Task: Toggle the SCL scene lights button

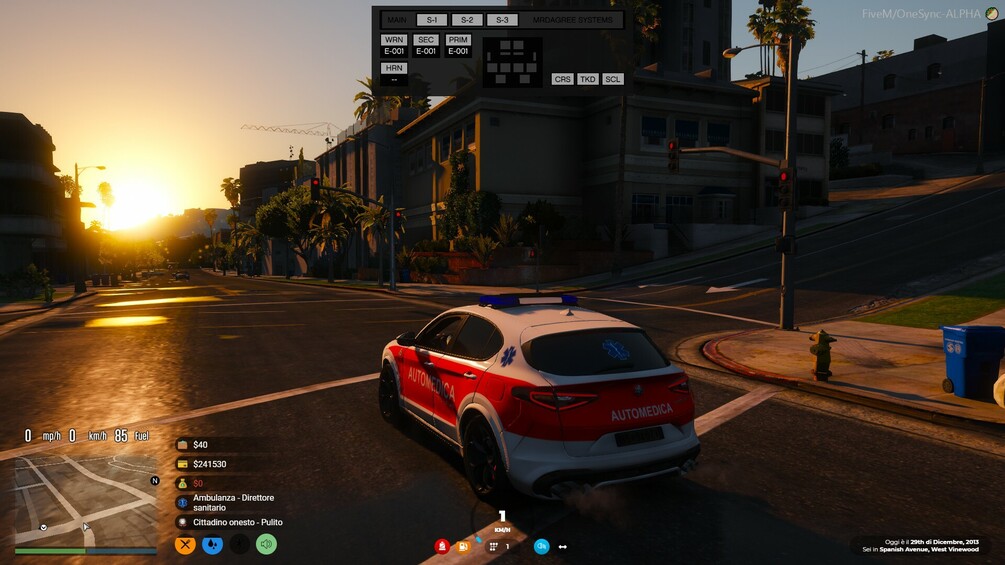Action: pos(613,79)
